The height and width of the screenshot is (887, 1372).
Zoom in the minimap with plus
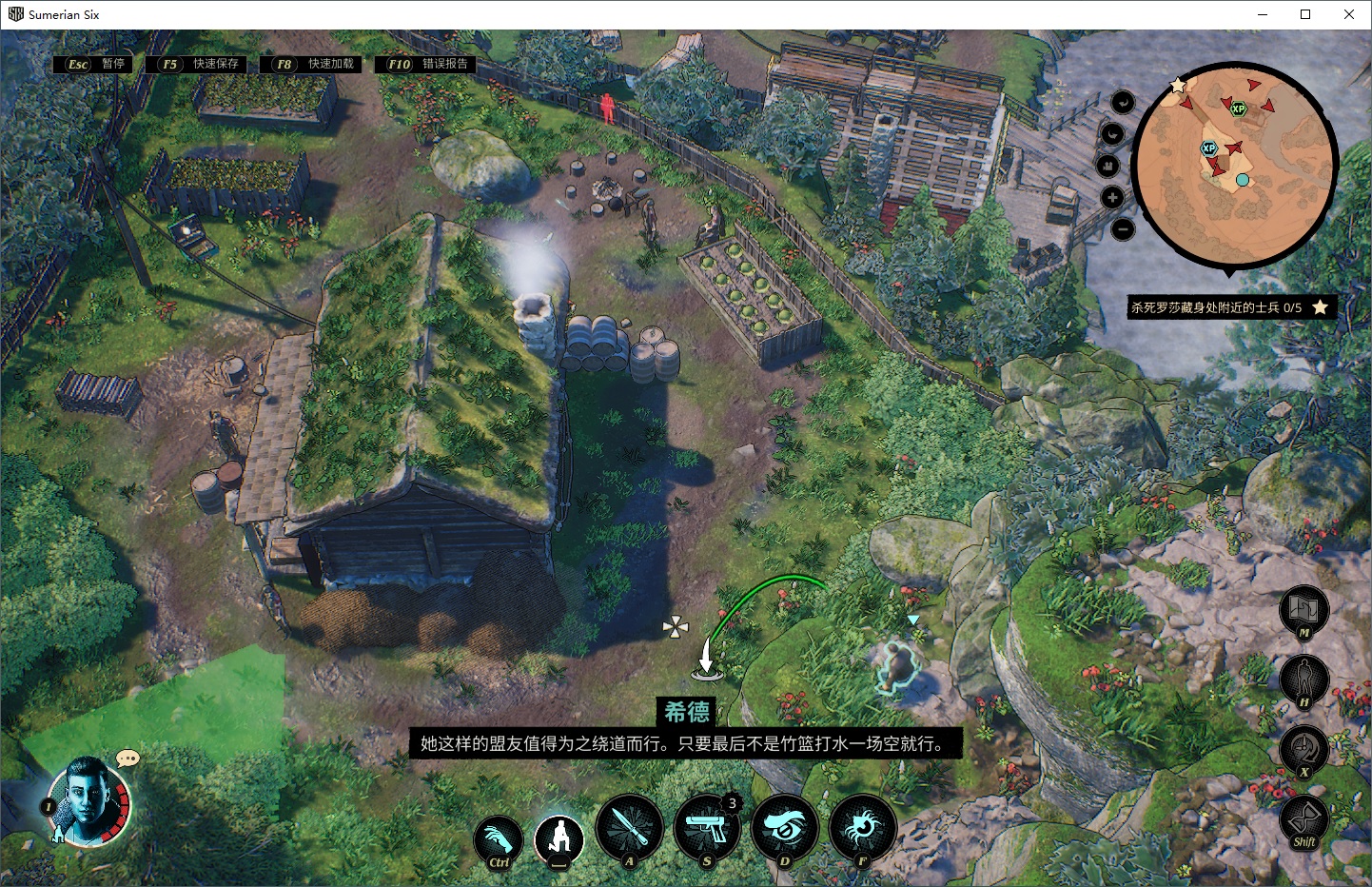tap(1112, 197)
